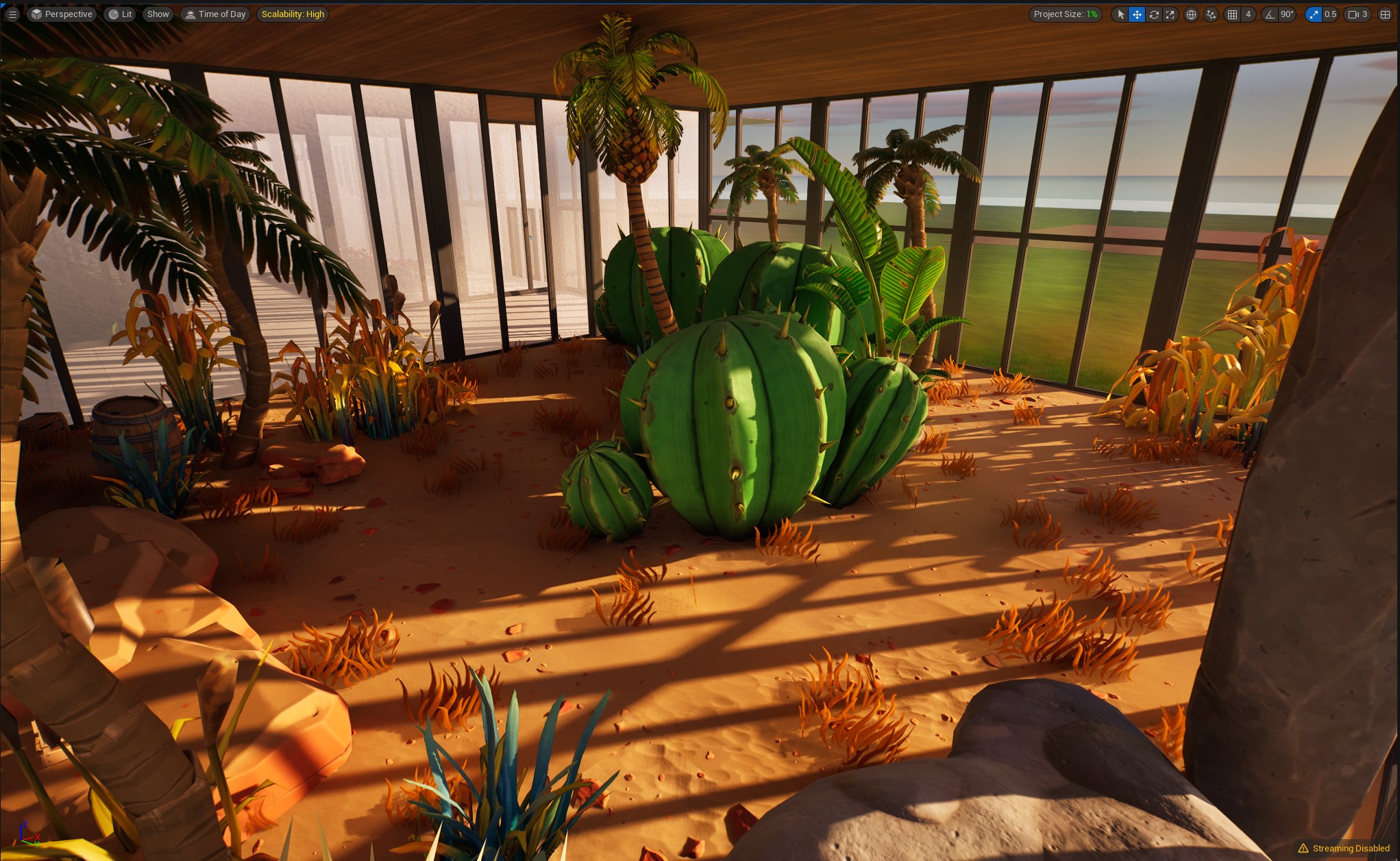Open the Perspective view mode dropdown
Image resolution: width=1400 pixels, height=861 pixels.
[61, 14]
